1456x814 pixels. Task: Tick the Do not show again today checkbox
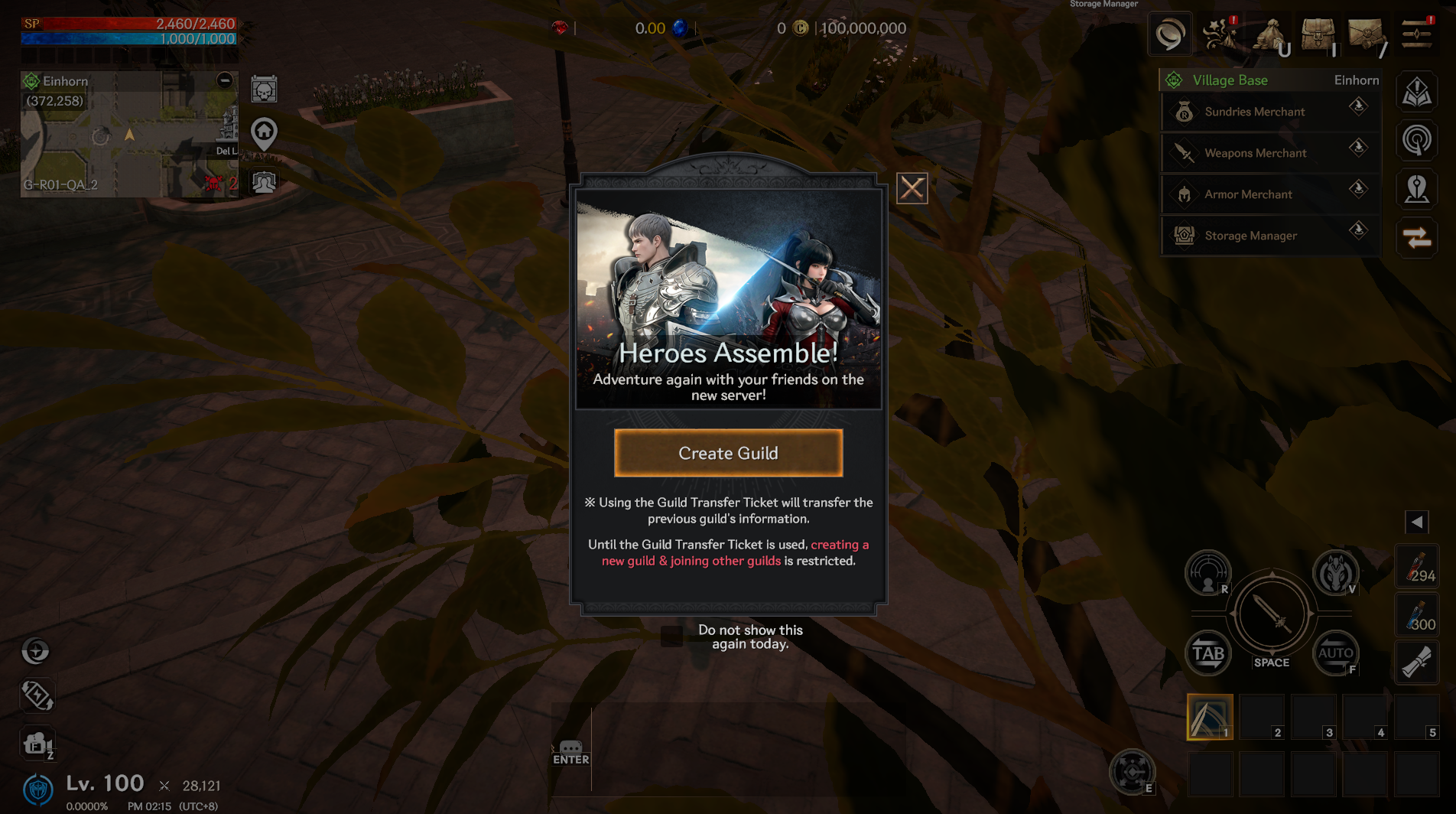tap(671, 637)
